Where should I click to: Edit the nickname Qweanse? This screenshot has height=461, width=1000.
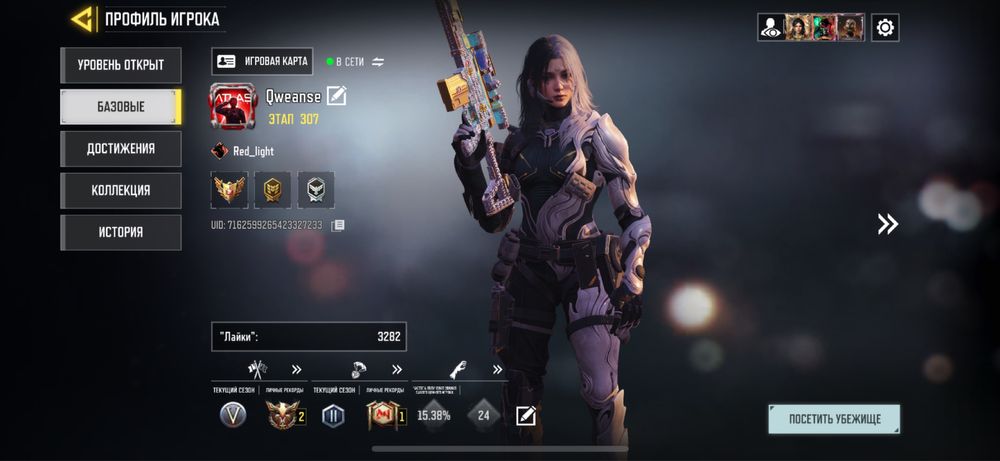coord(336,96)
